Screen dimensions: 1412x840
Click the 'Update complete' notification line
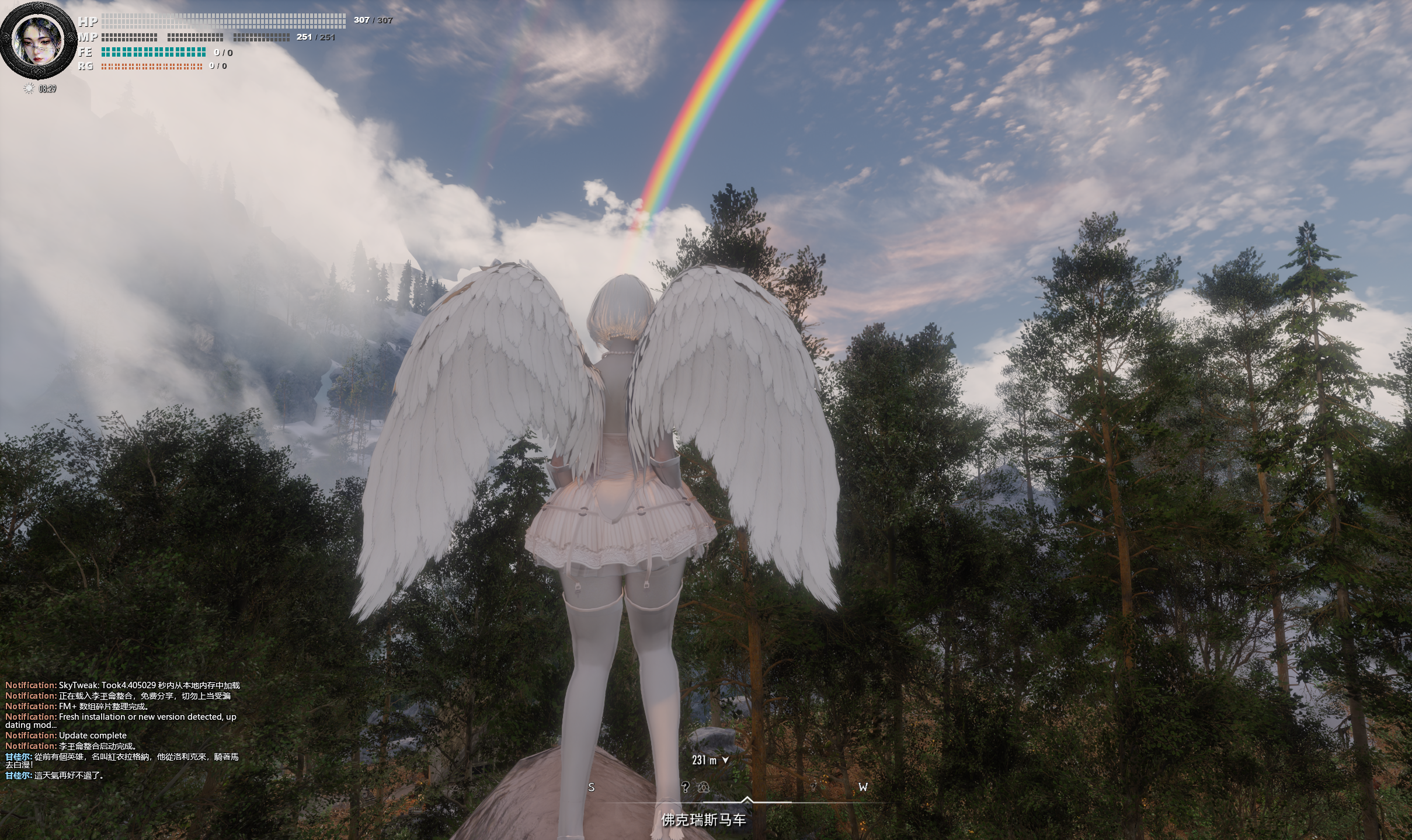[66, 736]
